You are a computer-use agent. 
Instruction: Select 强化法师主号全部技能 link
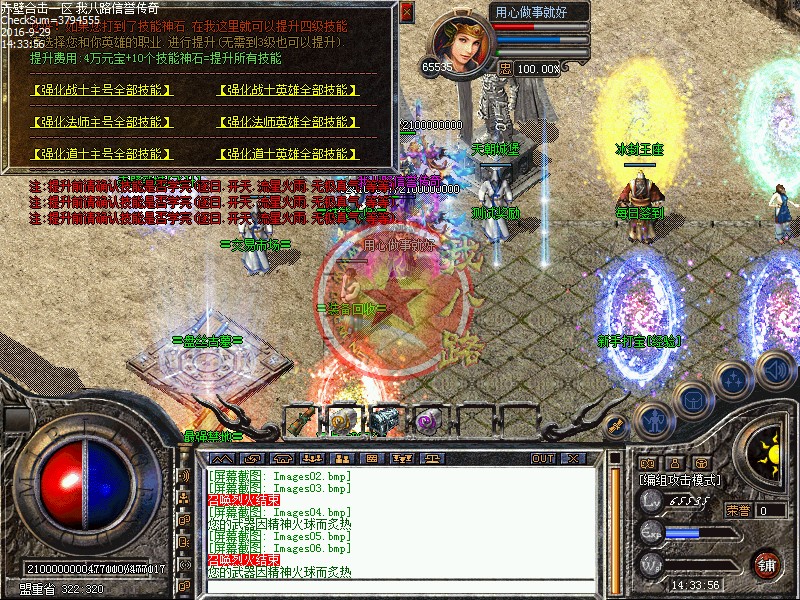100,122
